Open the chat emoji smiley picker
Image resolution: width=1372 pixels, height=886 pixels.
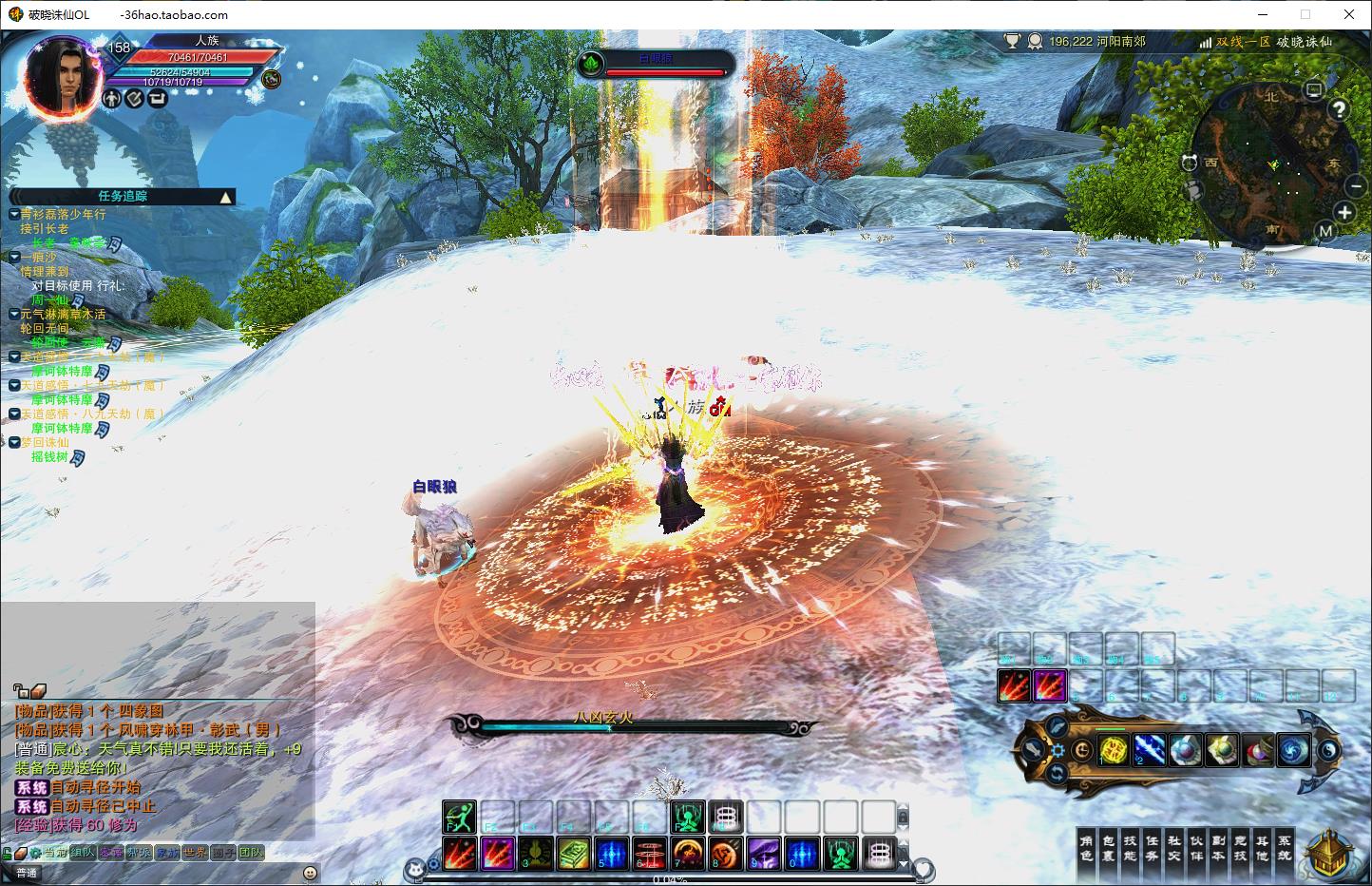click(x=310, y=873)
